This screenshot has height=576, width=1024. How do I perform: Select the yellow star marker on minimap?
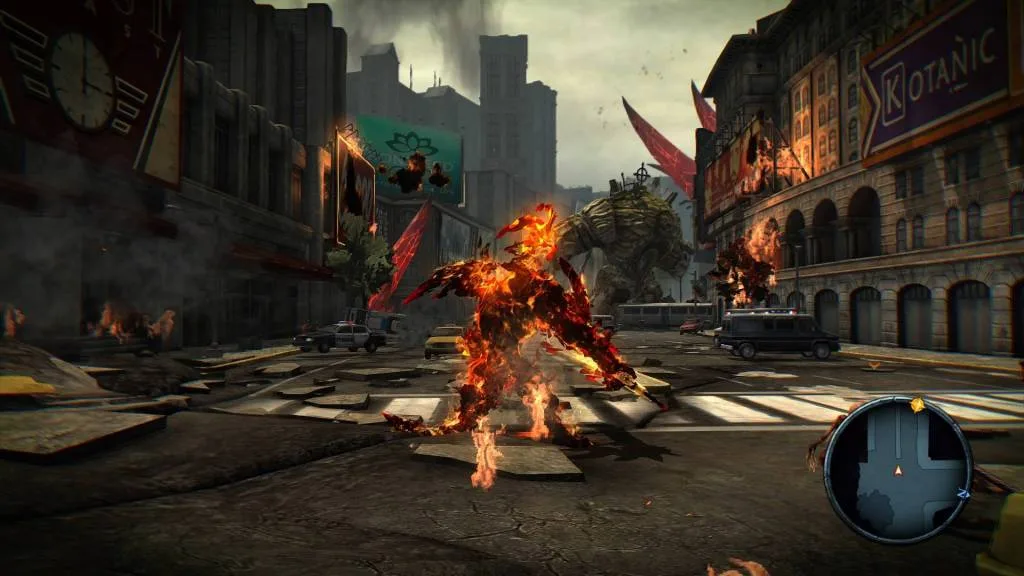point(918,404)
